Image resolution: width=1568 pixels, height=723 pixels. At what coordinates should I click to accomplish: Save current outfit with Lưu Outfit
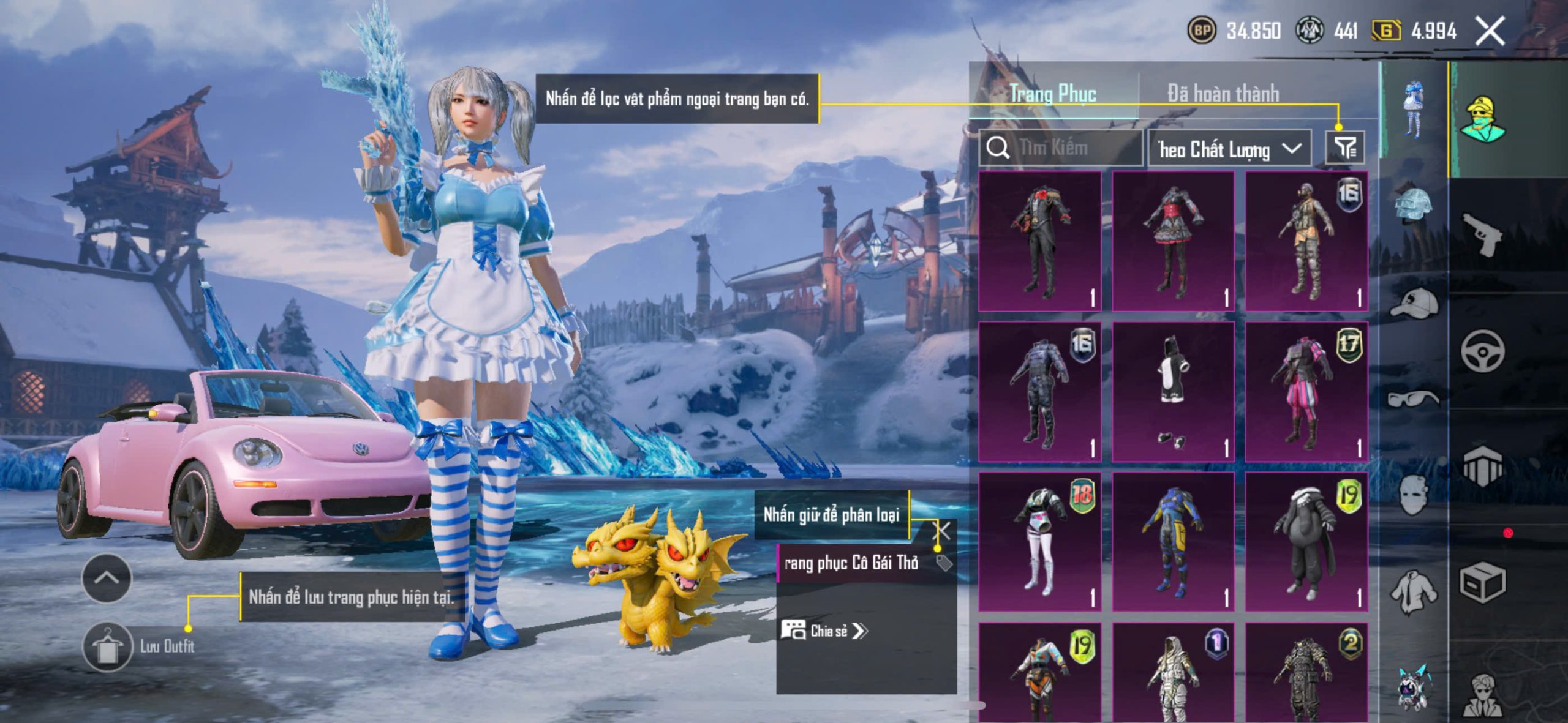point(108,646)
